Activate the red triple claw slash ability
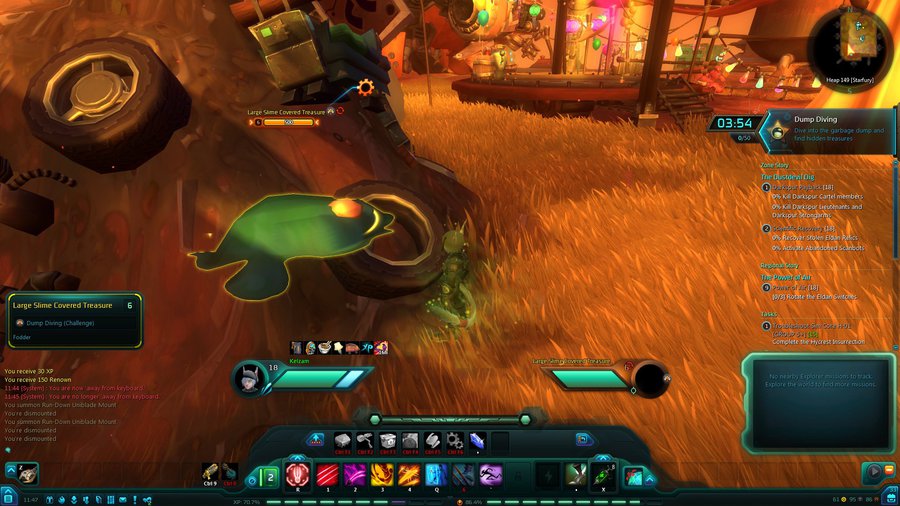900x506 pixels. [x=326, y=474]
